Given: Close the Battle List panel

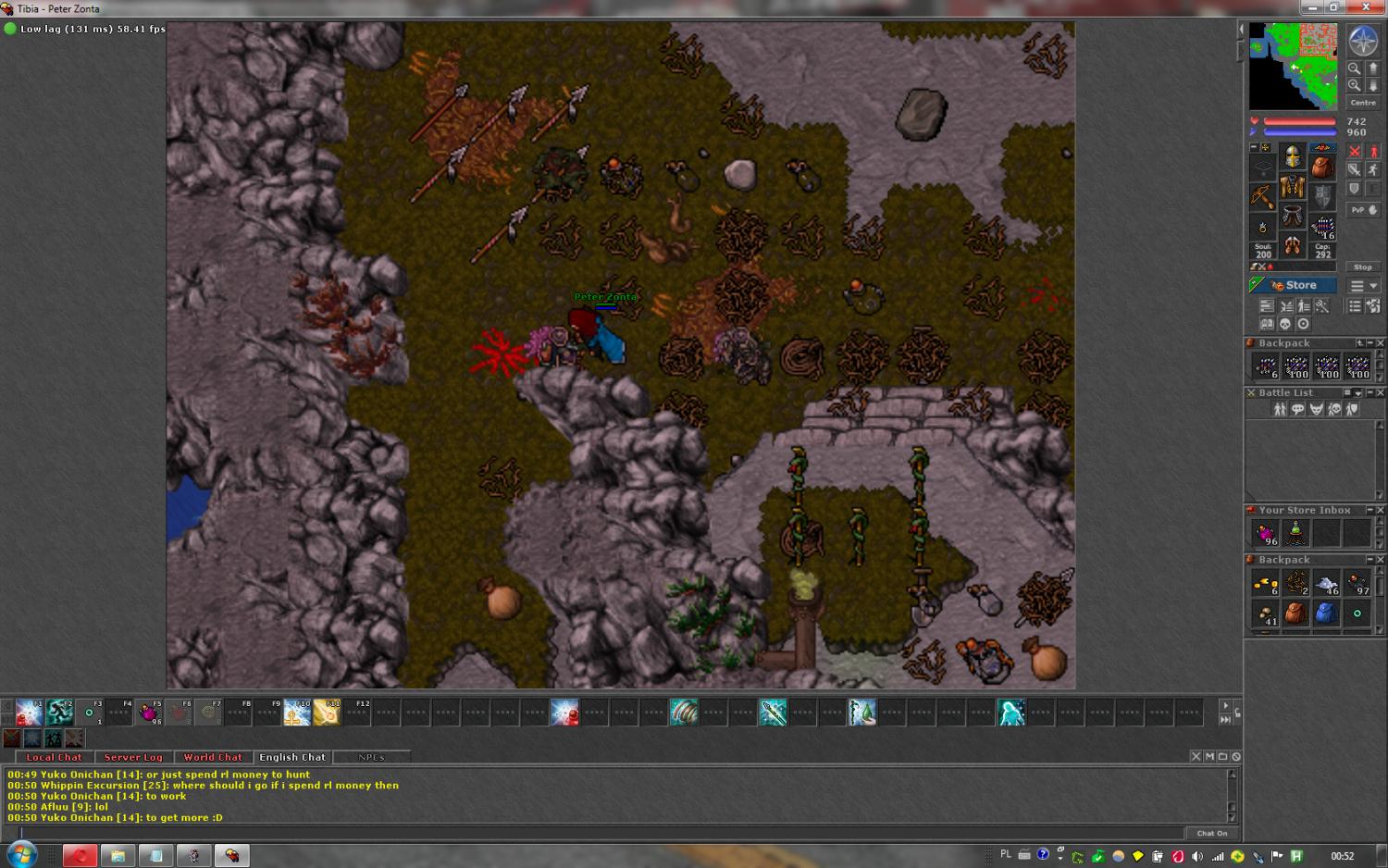Looking at the screenshot, I should click(x=1380, y=392).
